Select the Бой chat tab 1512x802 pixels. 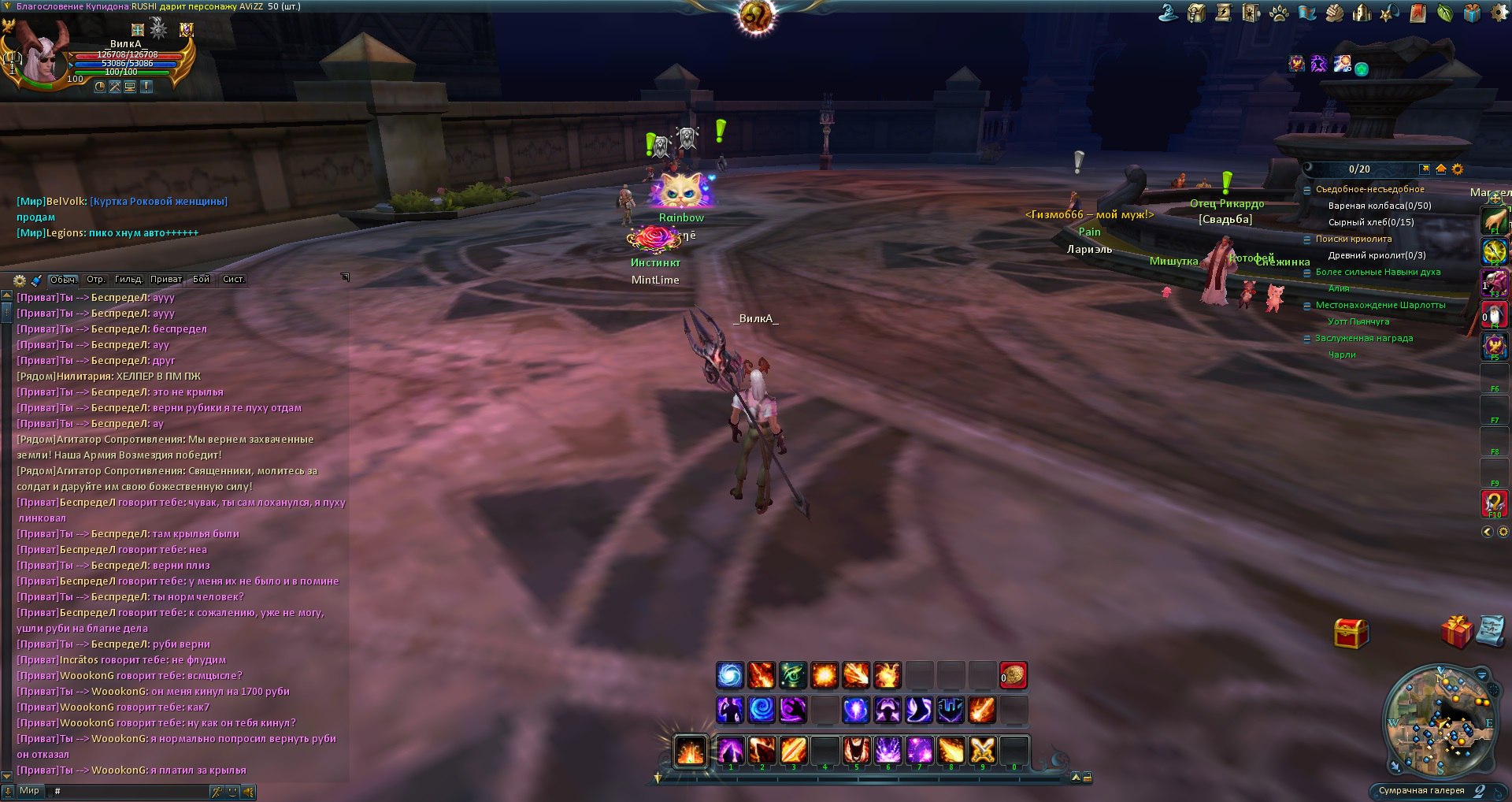coord(202,280)
